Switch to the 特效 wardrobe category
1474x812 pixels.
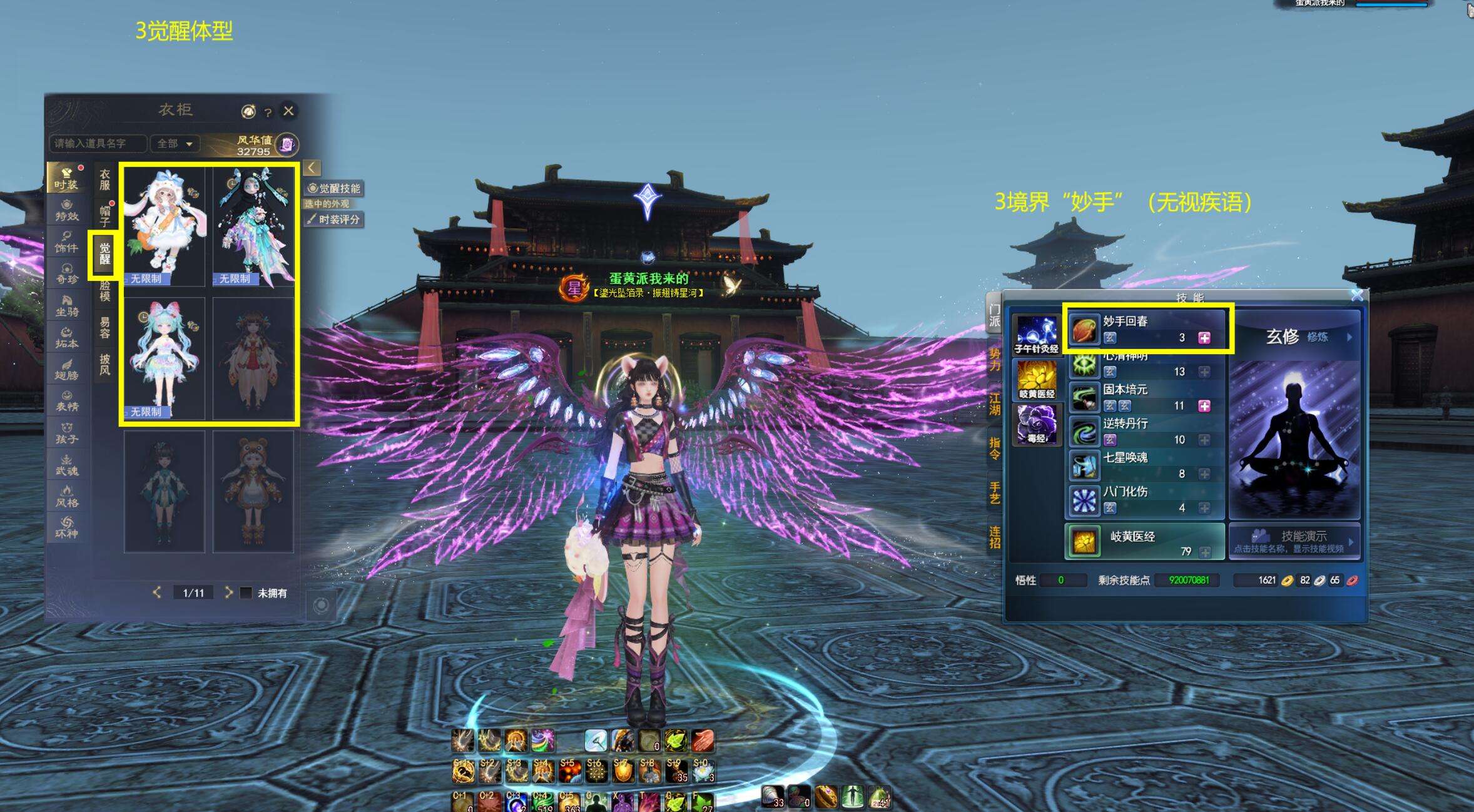click(67, 210)
